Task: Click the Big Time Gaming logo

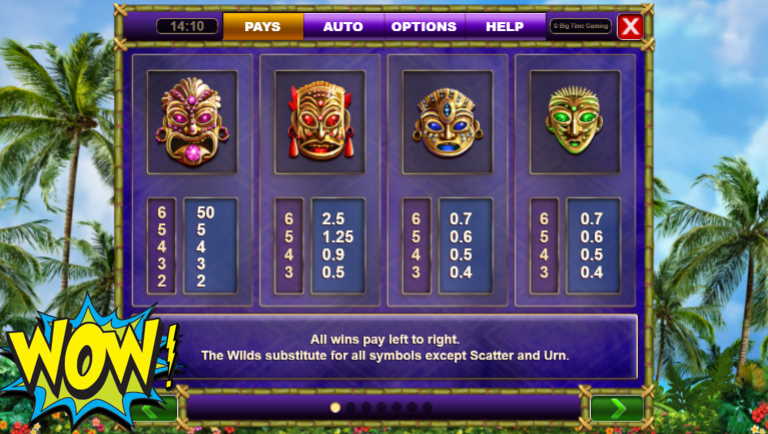Action: coord(579,26)
